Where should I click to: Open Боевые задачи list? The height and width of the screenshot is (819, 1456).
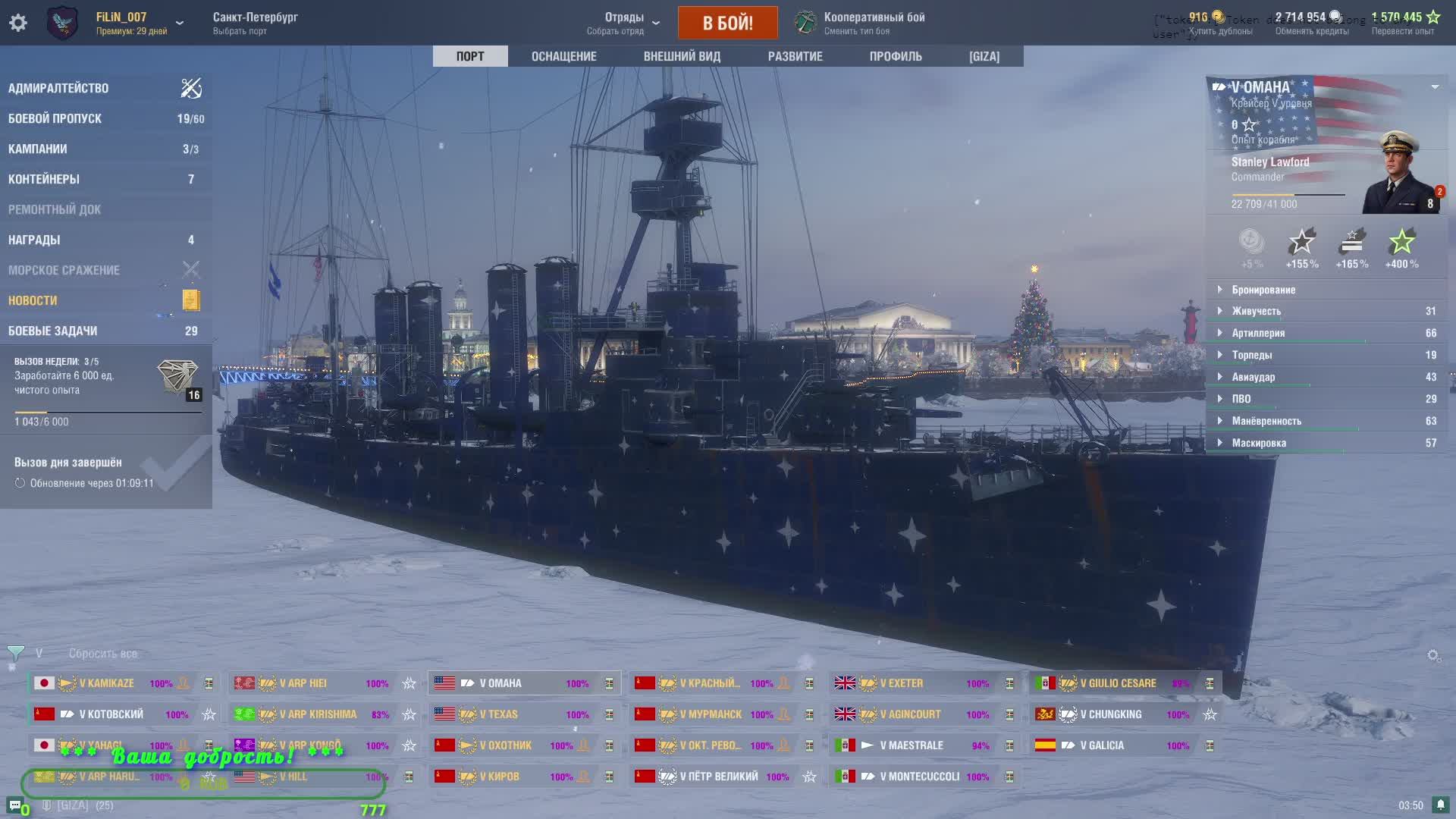tap(52, 331)
